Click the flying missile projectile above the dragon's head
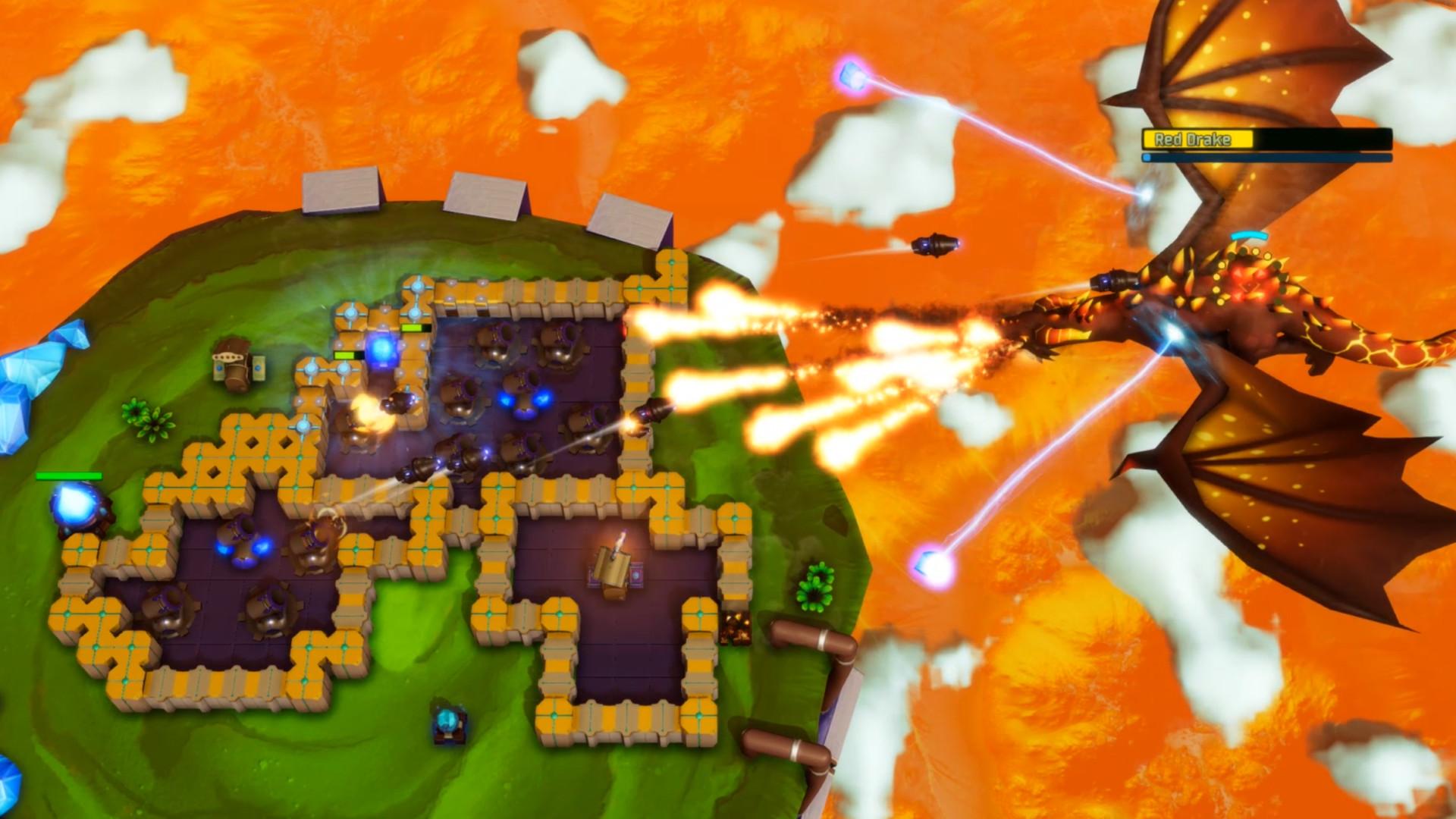 934,244
